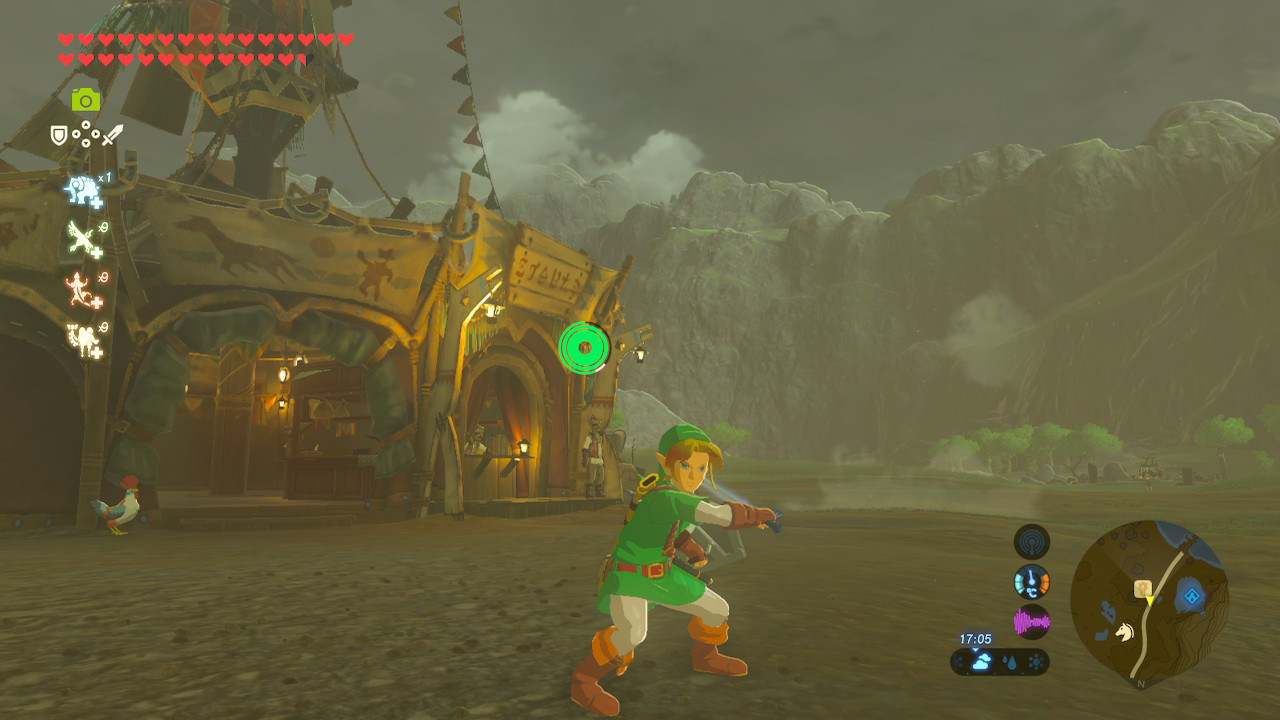Click the shield icon near the d-pad indicator
Screen dimensions: 1280x720
(57, 134)
